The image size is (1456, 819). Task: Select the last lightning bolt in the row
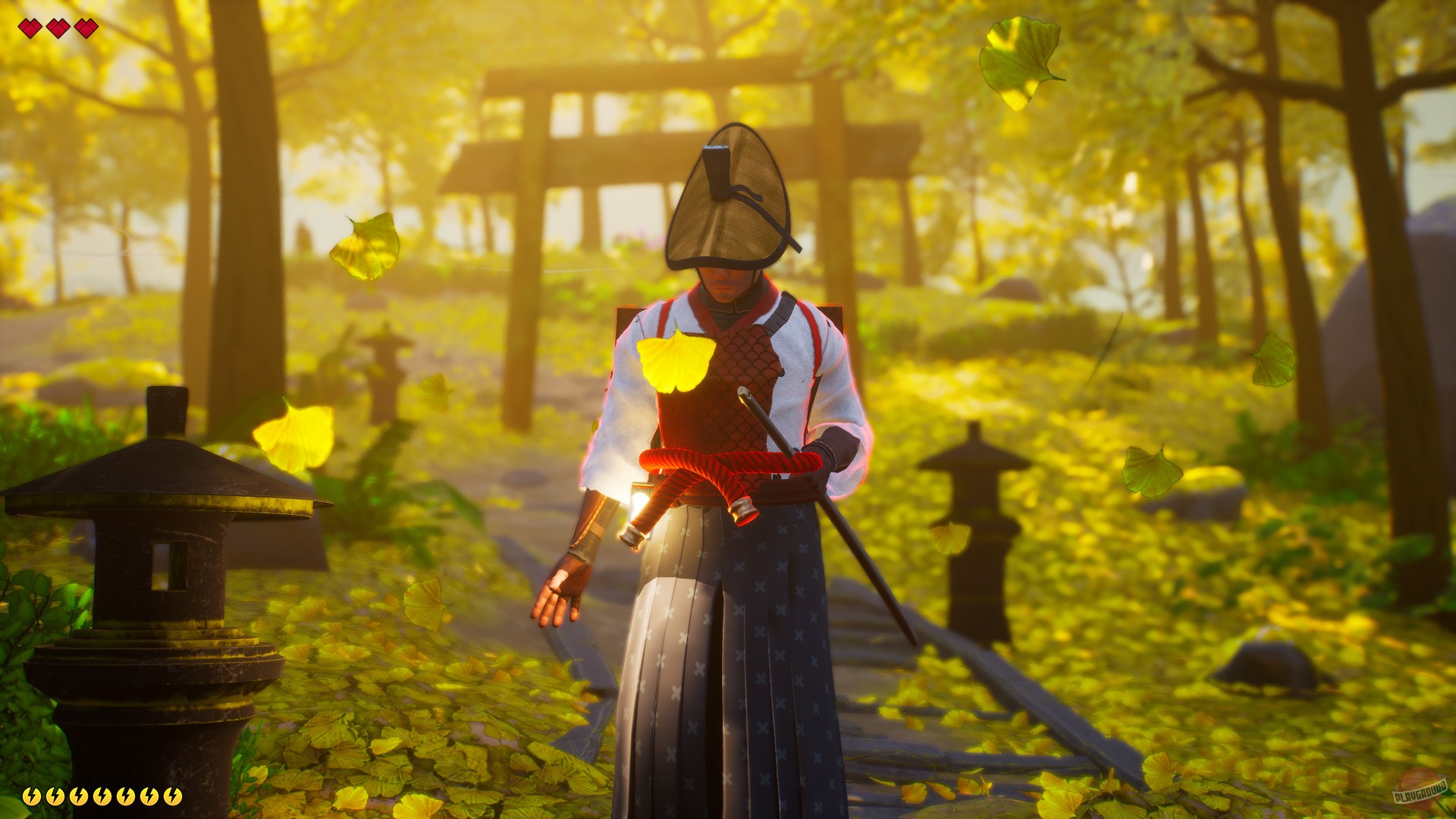(x=173, y=796)
